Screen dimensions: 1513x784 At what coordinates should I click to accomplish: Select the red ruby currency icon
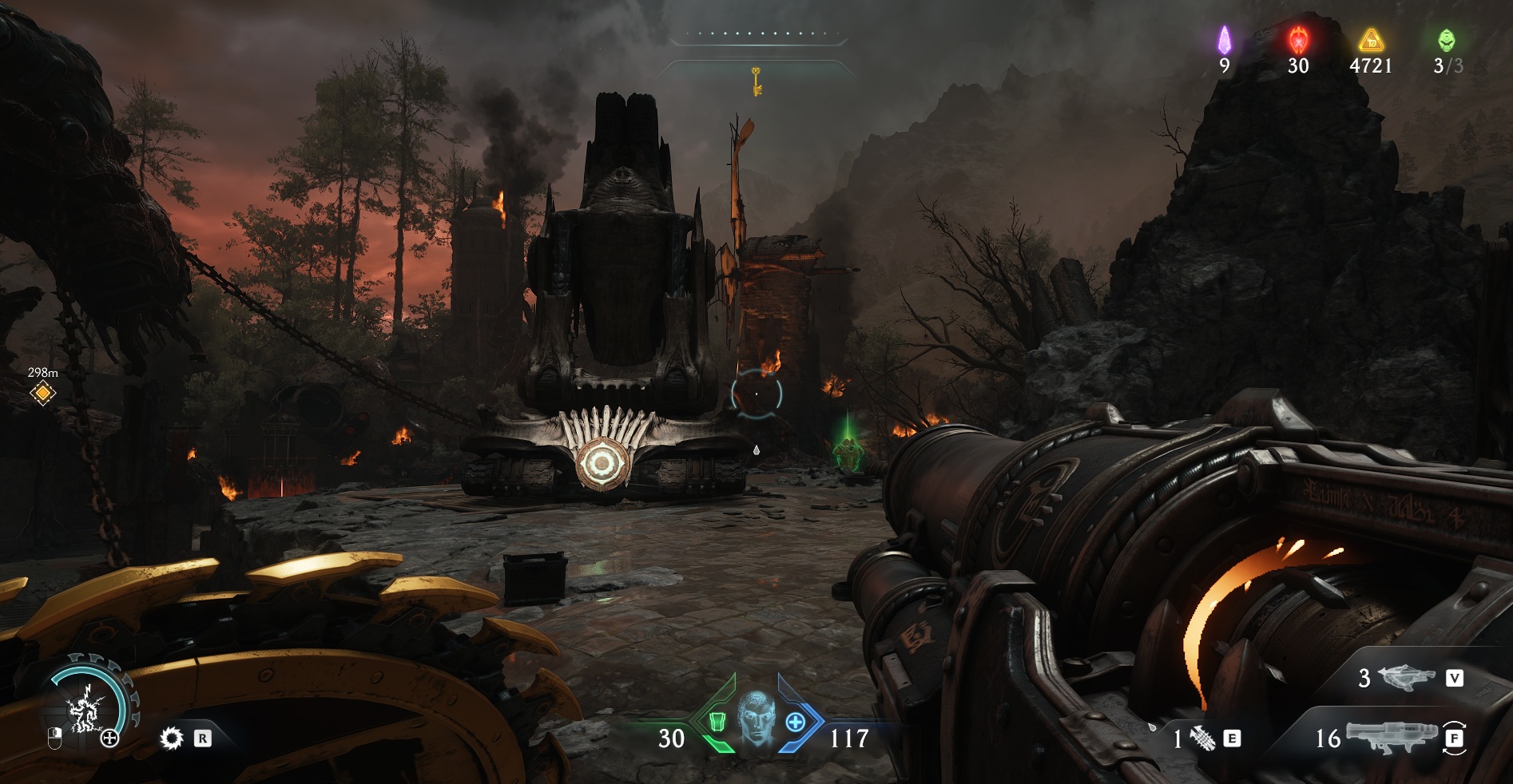(1297, 38)
